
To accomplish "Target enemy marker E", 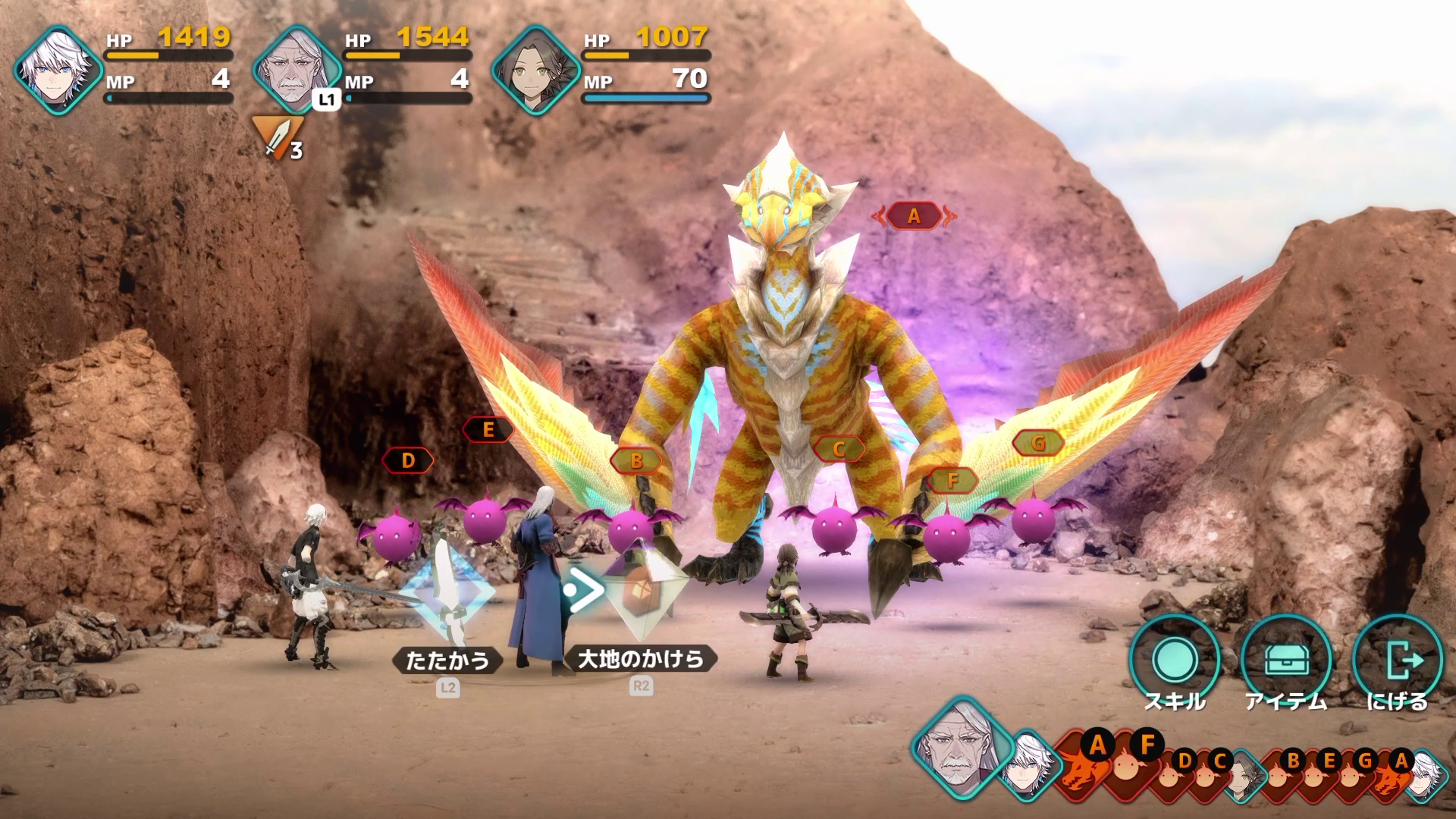I will pos(488,430).
